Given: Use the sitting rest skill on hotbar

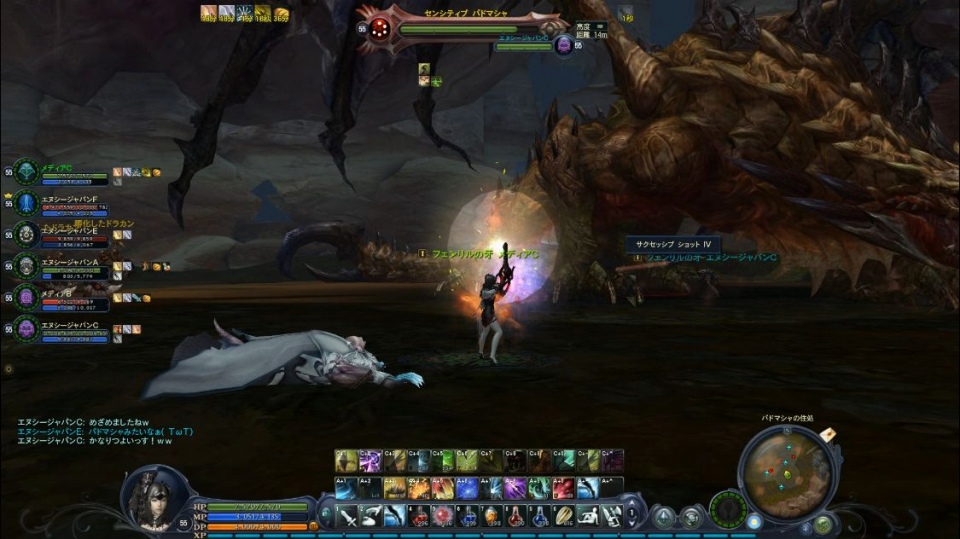Looking at the screenshot, I should pos(588,516).
